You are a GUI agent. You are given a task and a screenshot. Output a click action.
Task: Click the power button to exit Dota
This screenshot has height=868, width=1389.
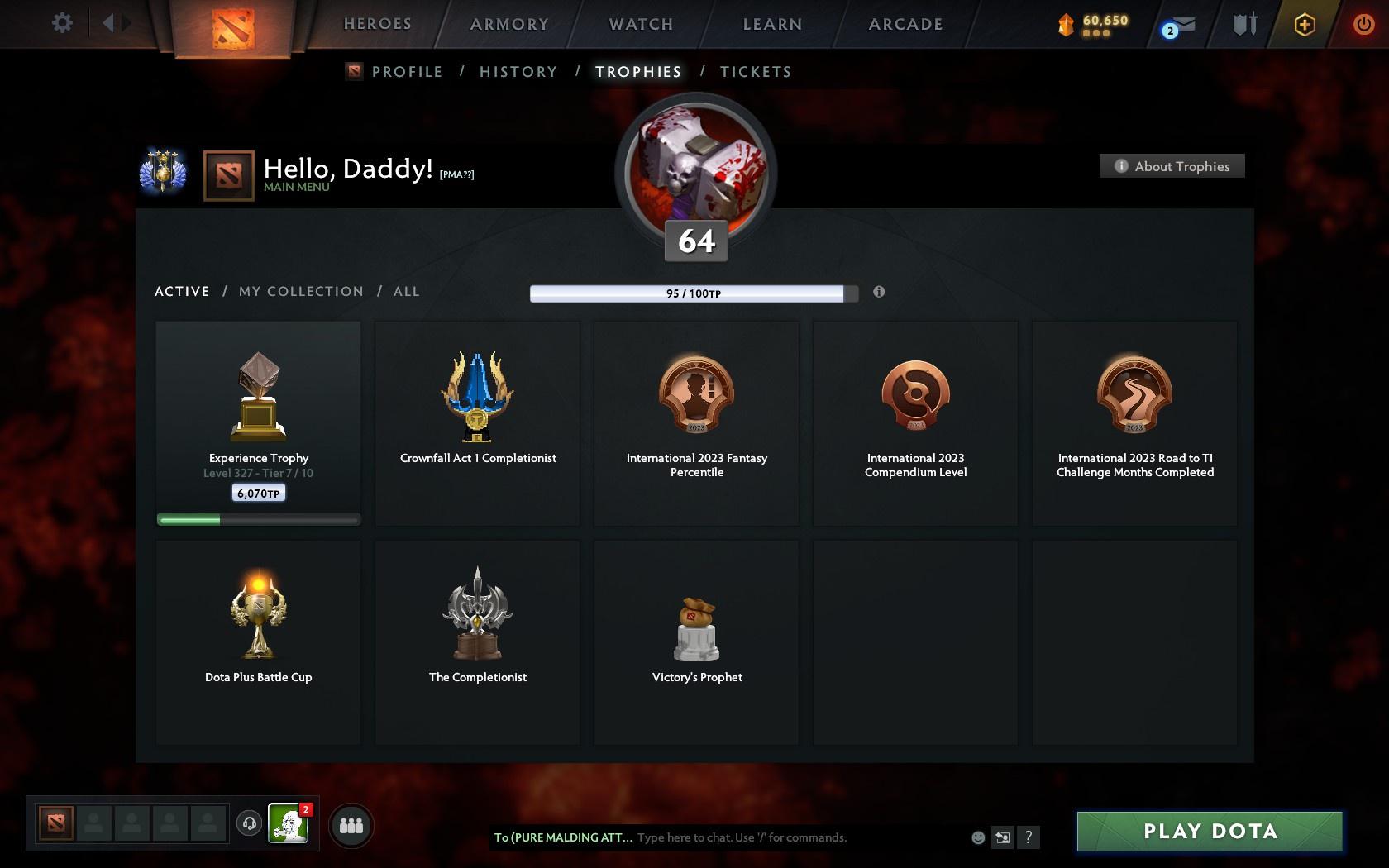[1363, 23]
